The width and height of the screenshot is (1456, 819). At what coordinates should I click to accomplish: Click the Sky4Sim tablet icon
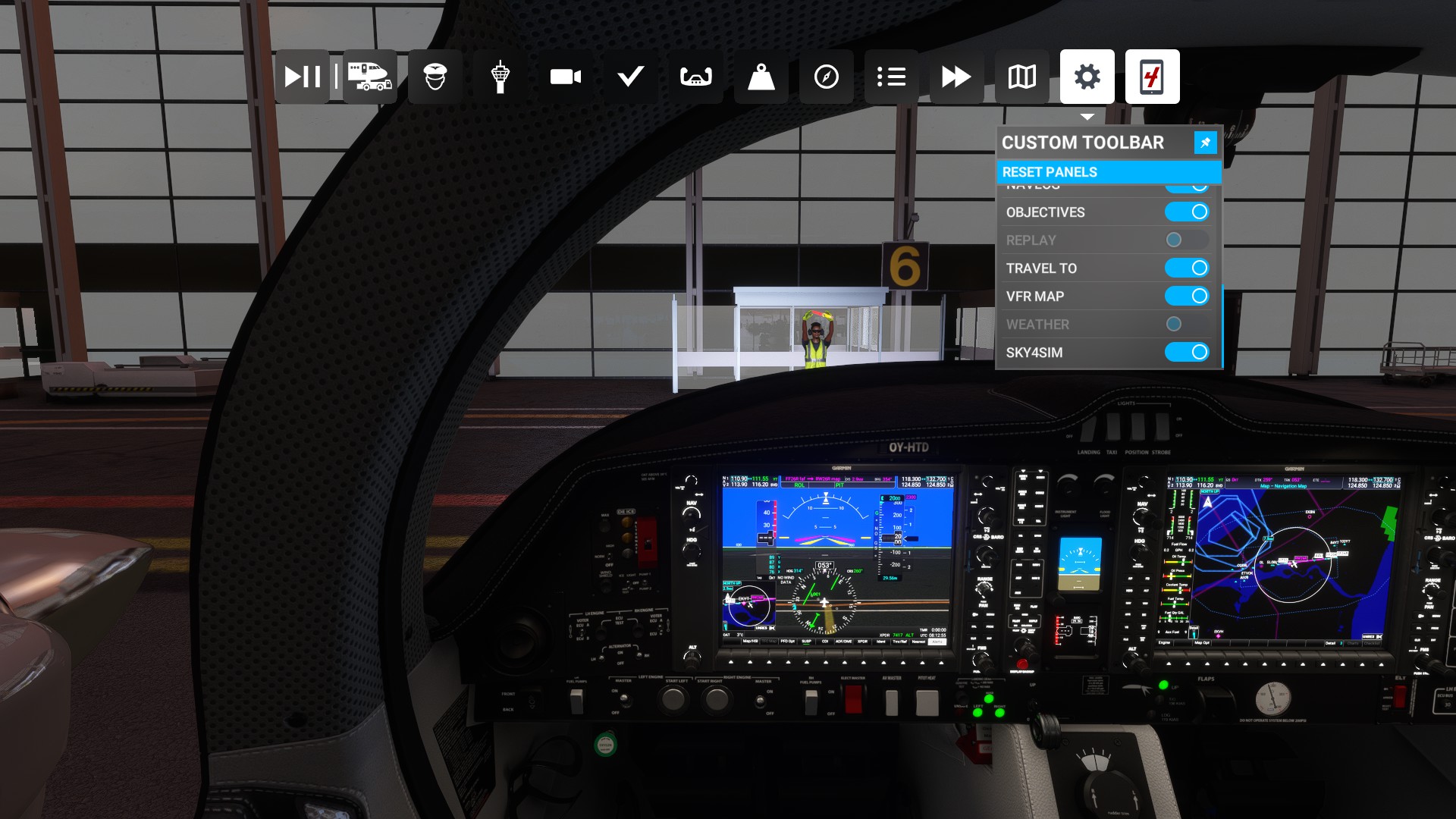(1152, 76)
